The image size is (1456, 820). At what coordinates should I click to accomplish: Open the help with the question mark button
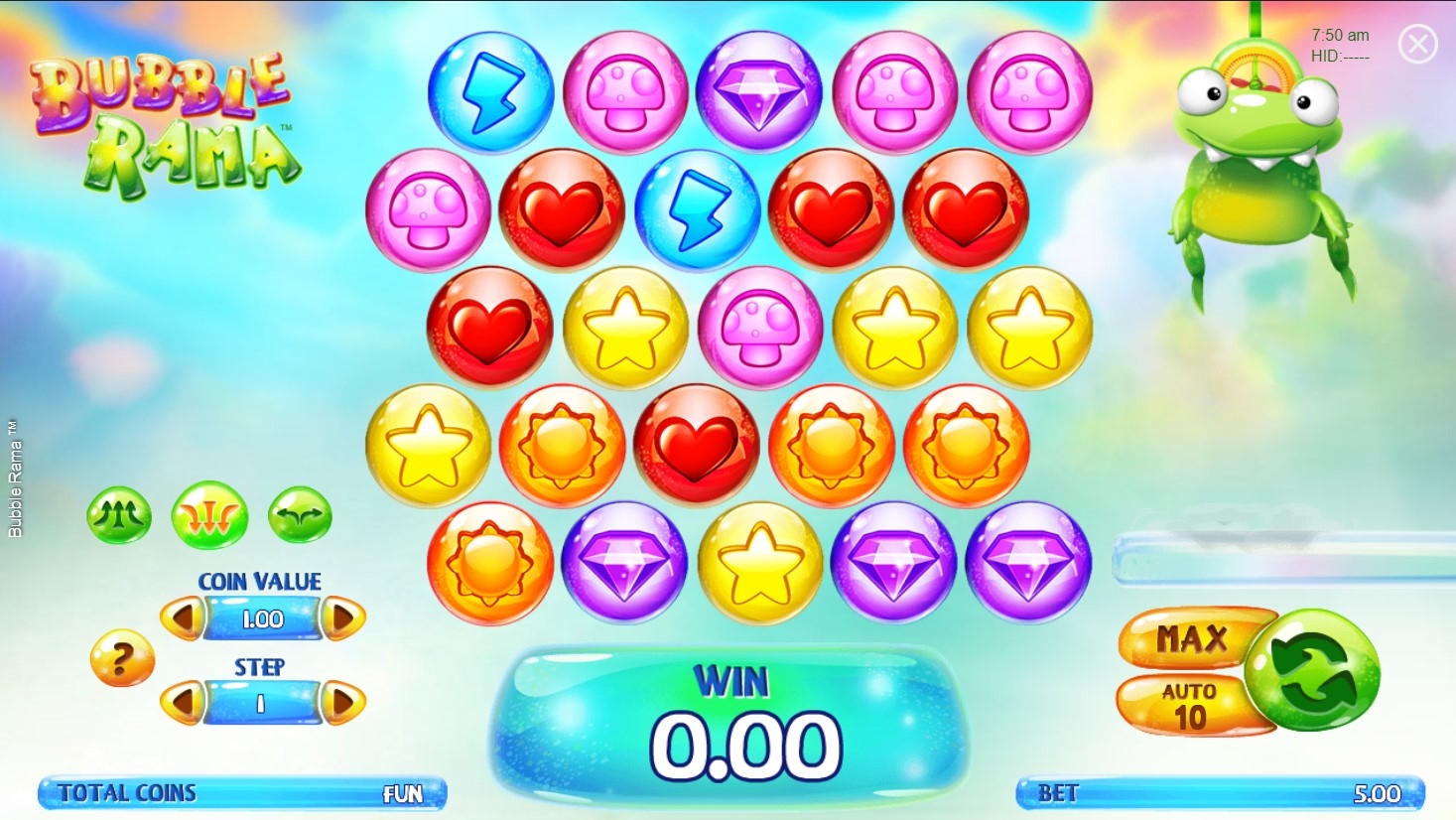[x=121, y=658]
